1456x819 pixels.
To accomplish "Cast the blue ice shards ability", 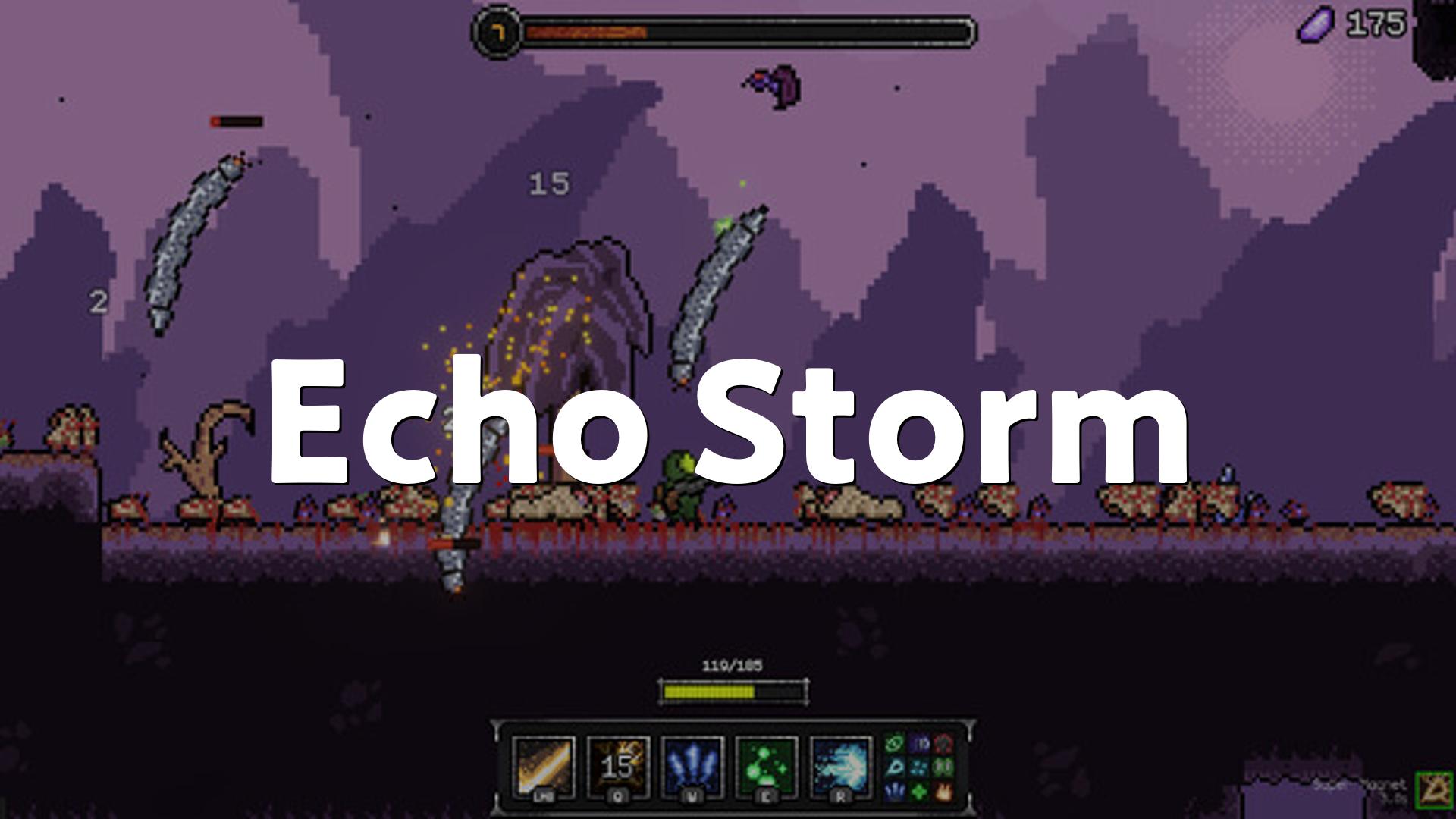I will (692, 766).
